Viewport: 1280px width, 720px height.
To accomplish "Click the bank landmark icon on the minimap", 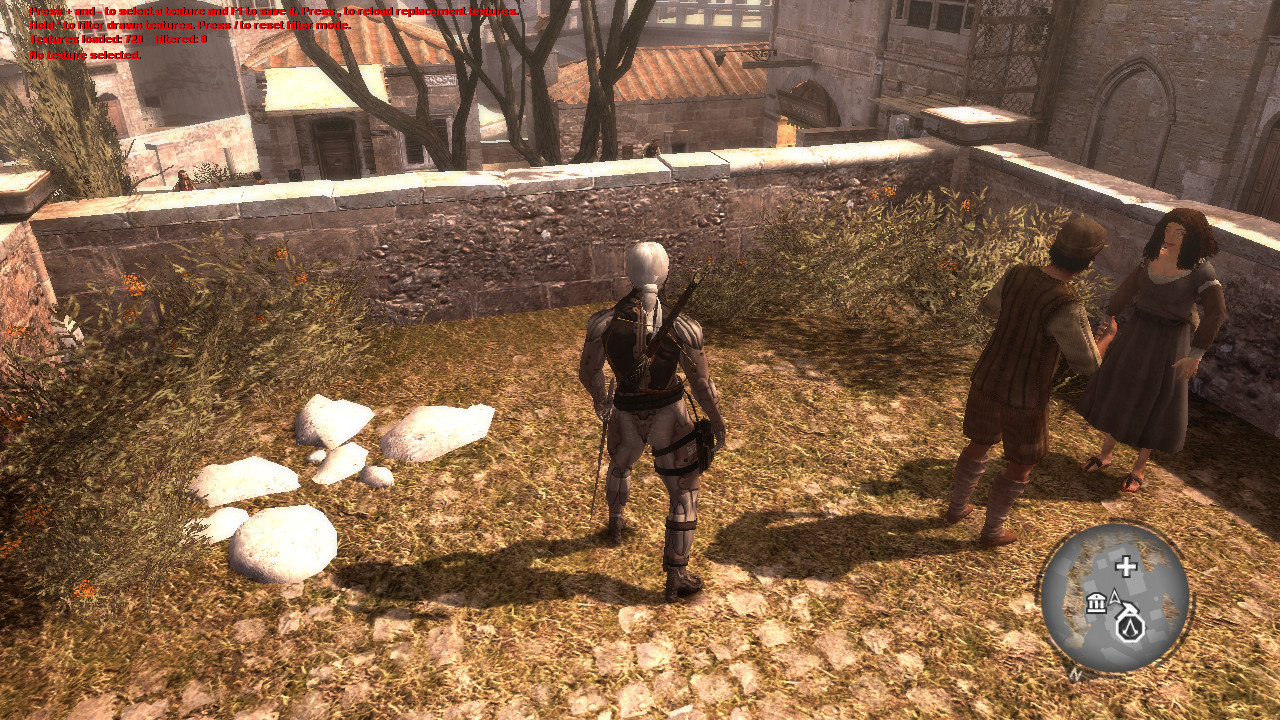I will [x=1097, y=603].
